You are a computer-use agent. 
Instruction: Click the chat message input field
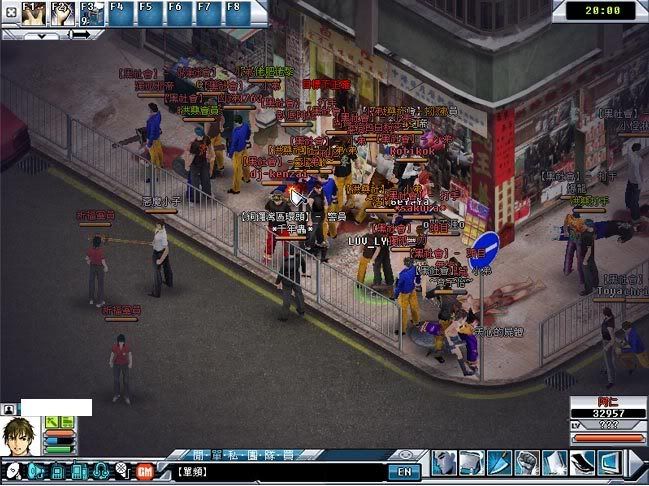click(280, 471)
